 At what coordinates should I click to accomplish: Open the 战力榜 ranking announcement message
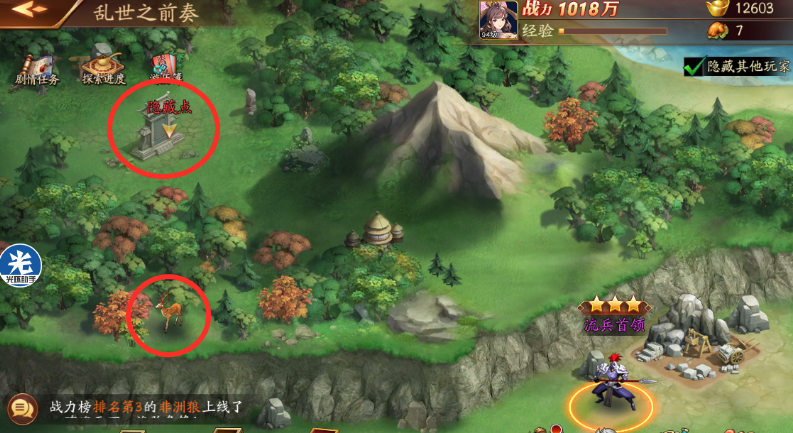147,408
